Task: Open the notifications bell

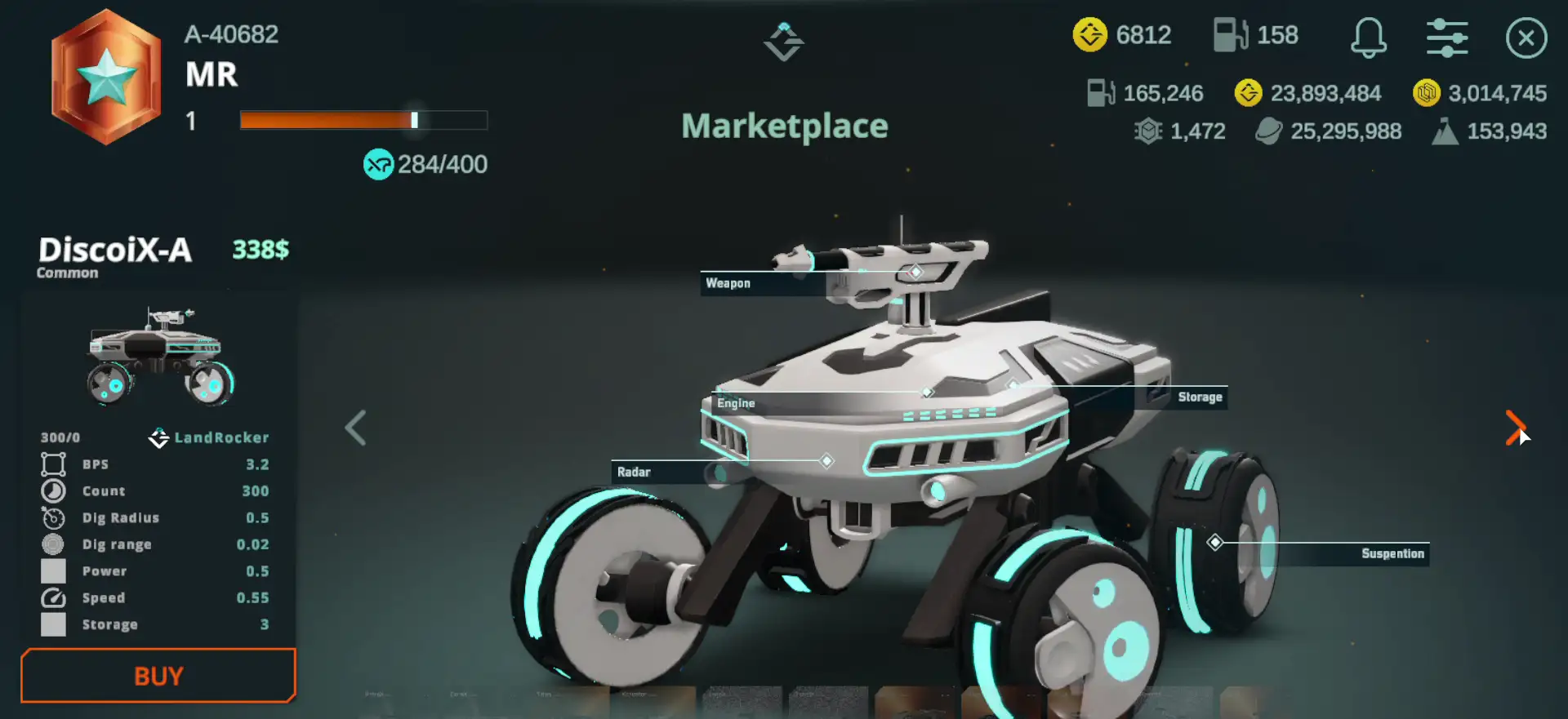Action: click(x=1368, y=38)
